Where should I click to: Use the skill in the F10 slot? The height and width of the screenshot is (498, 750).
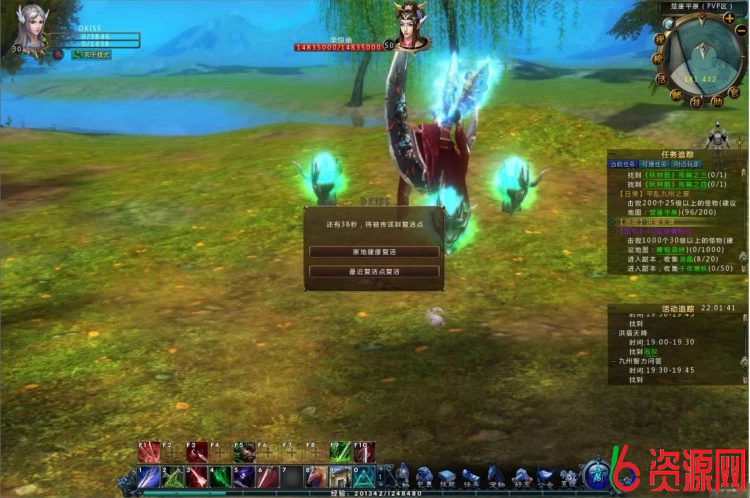pos(364,452)
